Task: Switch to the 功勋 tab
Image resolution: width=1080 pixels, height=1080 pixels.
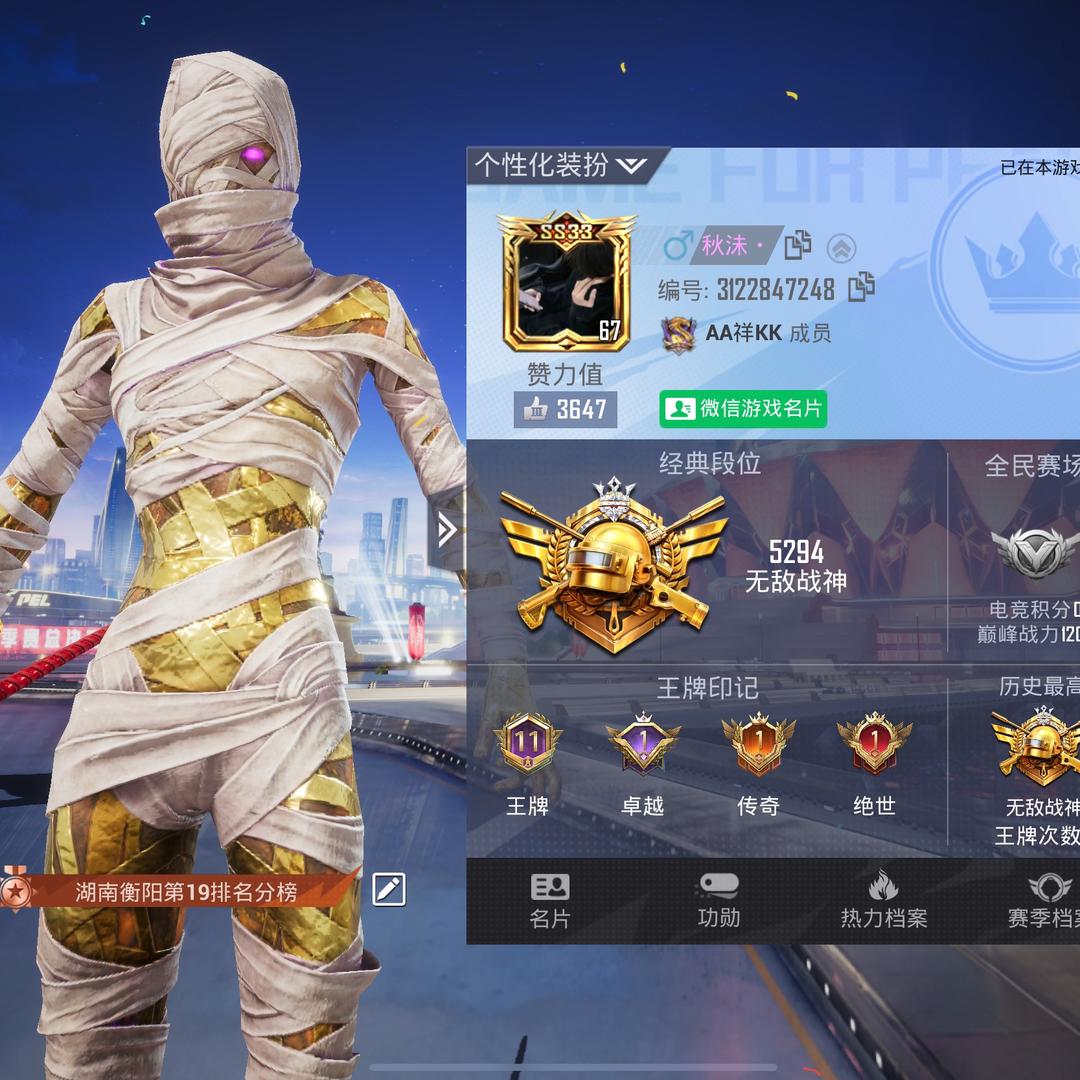Action: click(x=718, y=900)
